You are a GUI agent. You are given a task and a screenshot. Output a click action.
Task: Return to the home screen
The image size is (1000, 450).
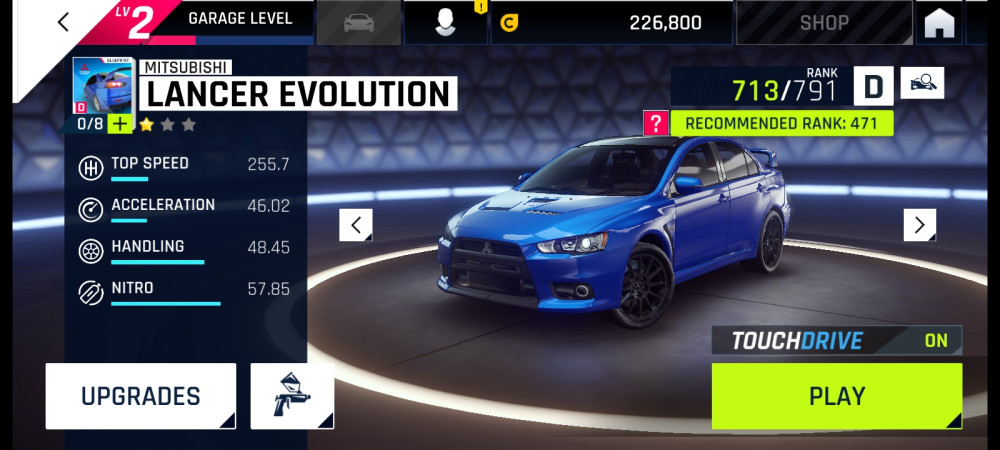tap(939, 22)
